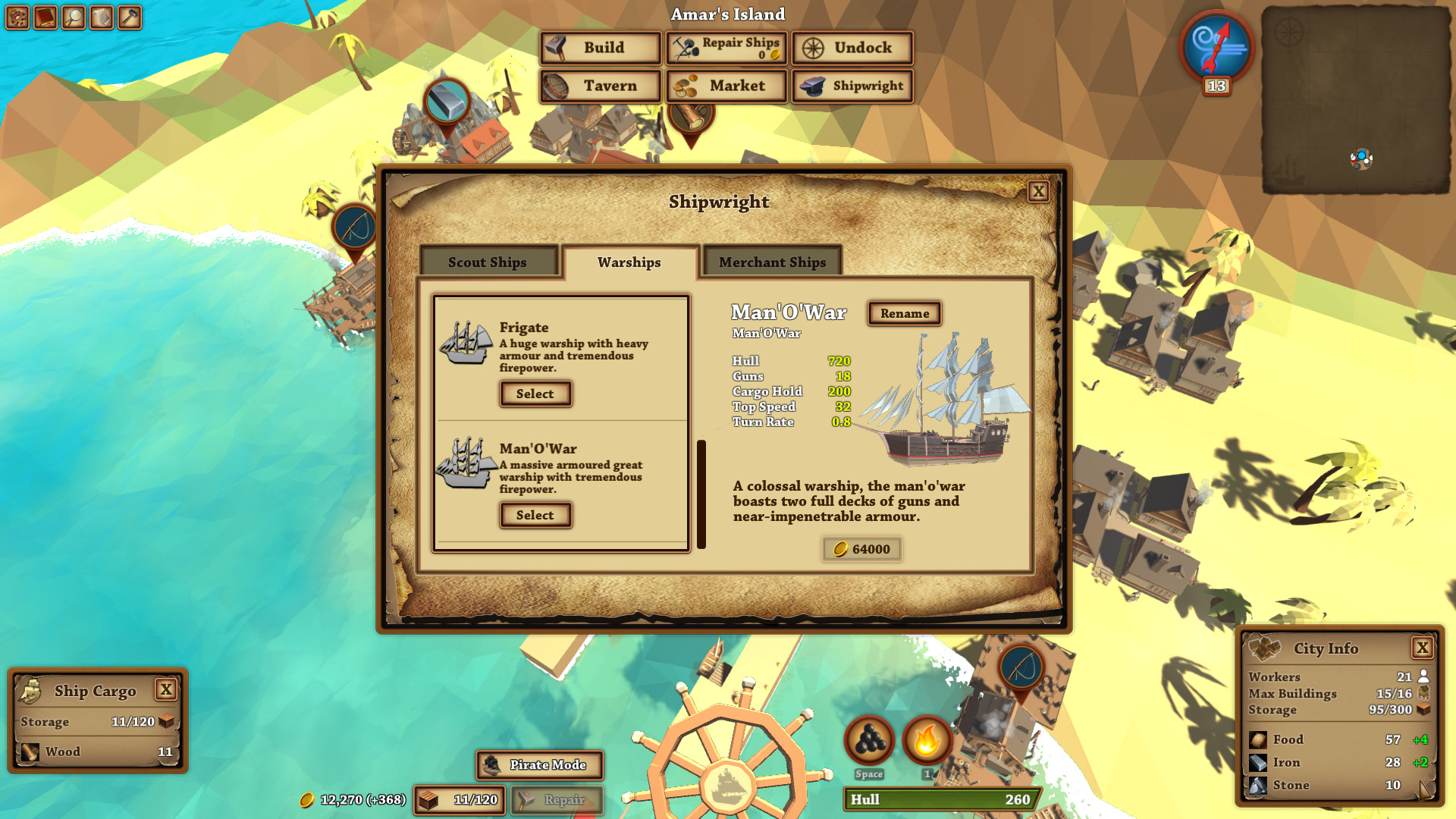1456x819 pixels.
Task: Open the red journal book icon
Action: pos(45,17)
